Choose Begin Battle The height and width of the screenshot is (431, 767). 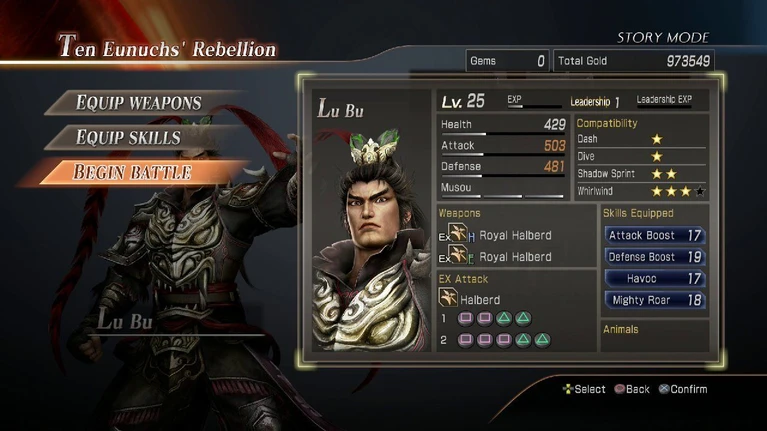point(133,172)
